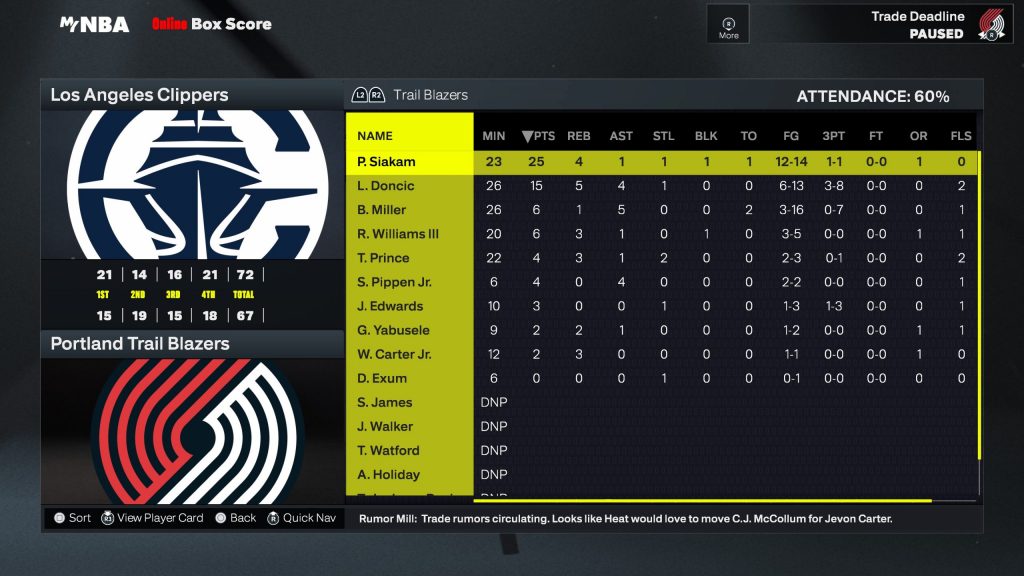Choose the L. Doncic player row

(386, 186)
